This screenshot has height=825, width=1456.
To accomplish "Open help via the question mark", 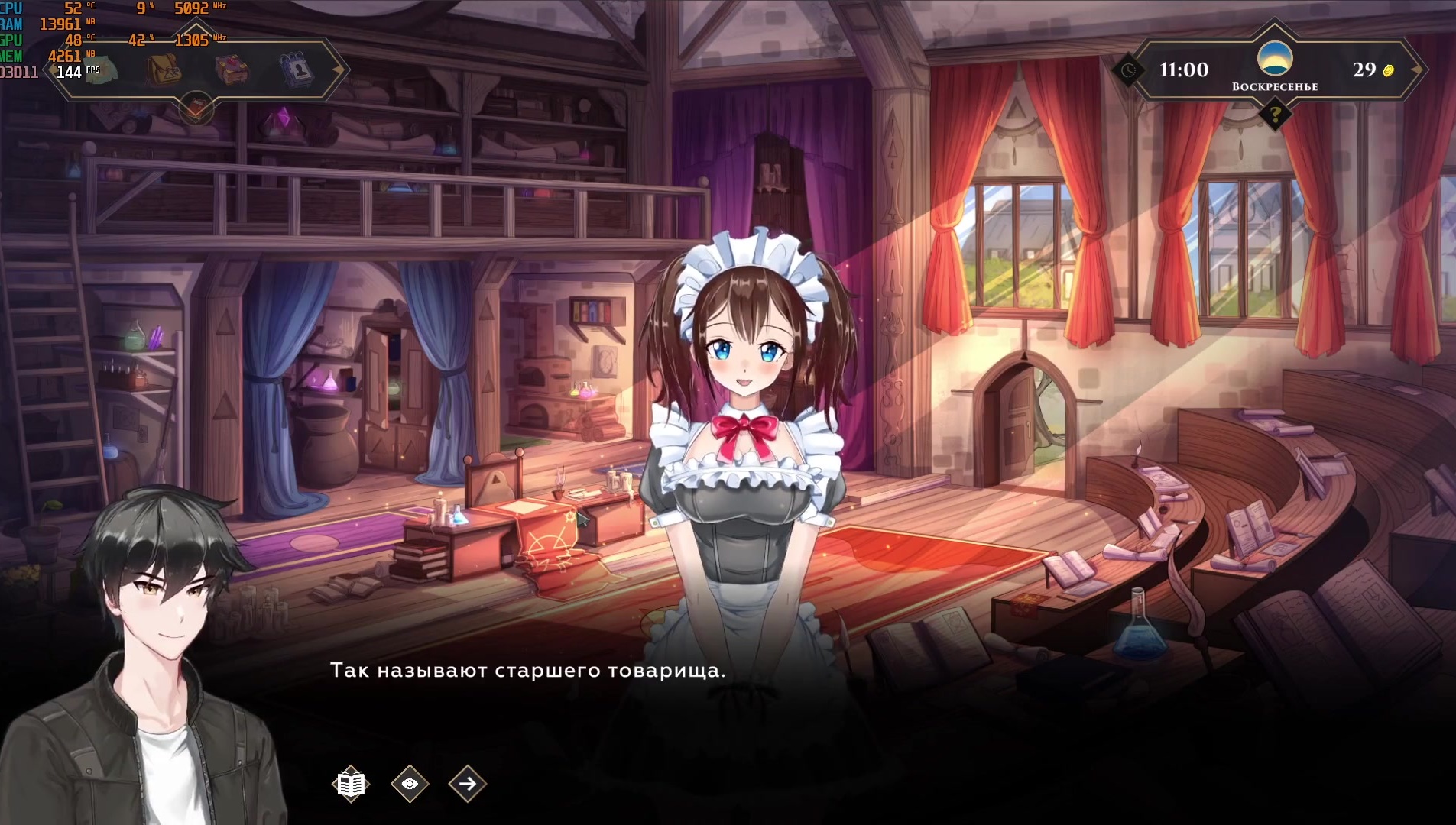I will pos(1275,115).
